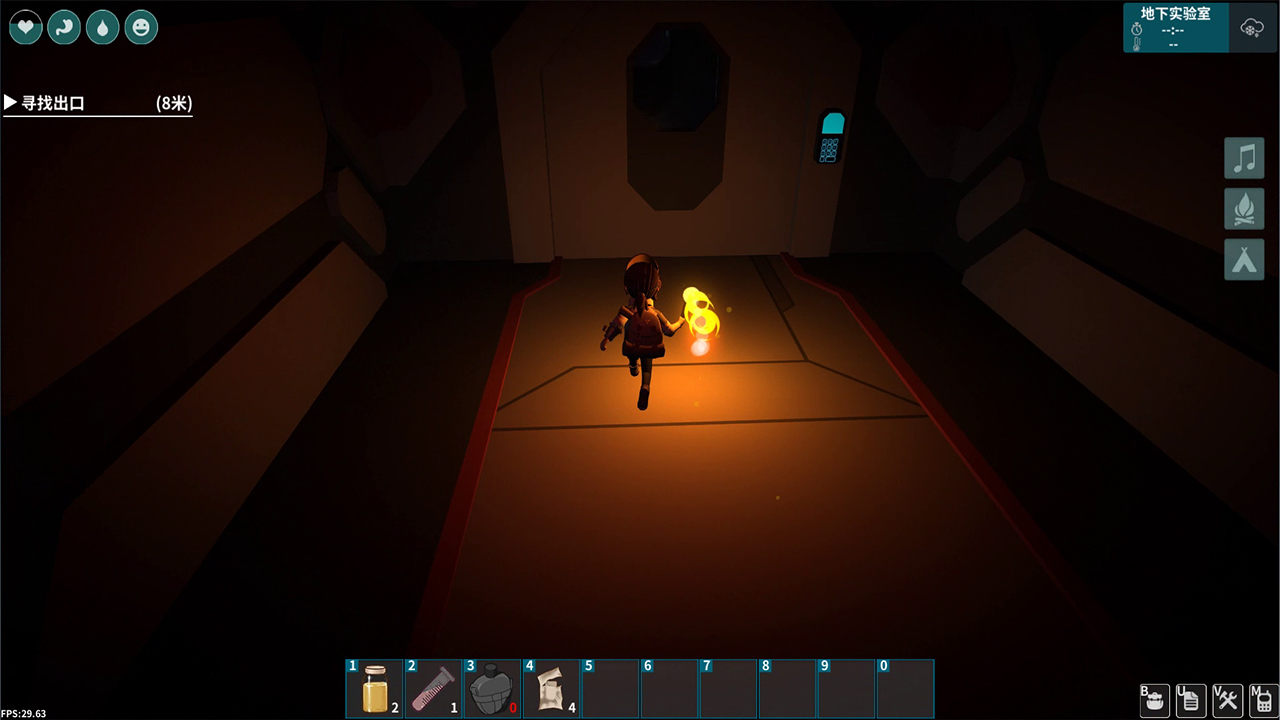This screenshot has width=1280, height=720.
Task: Select the pink test tube hotbar slot
Action: pyautogui.click(x=433, y=688)
